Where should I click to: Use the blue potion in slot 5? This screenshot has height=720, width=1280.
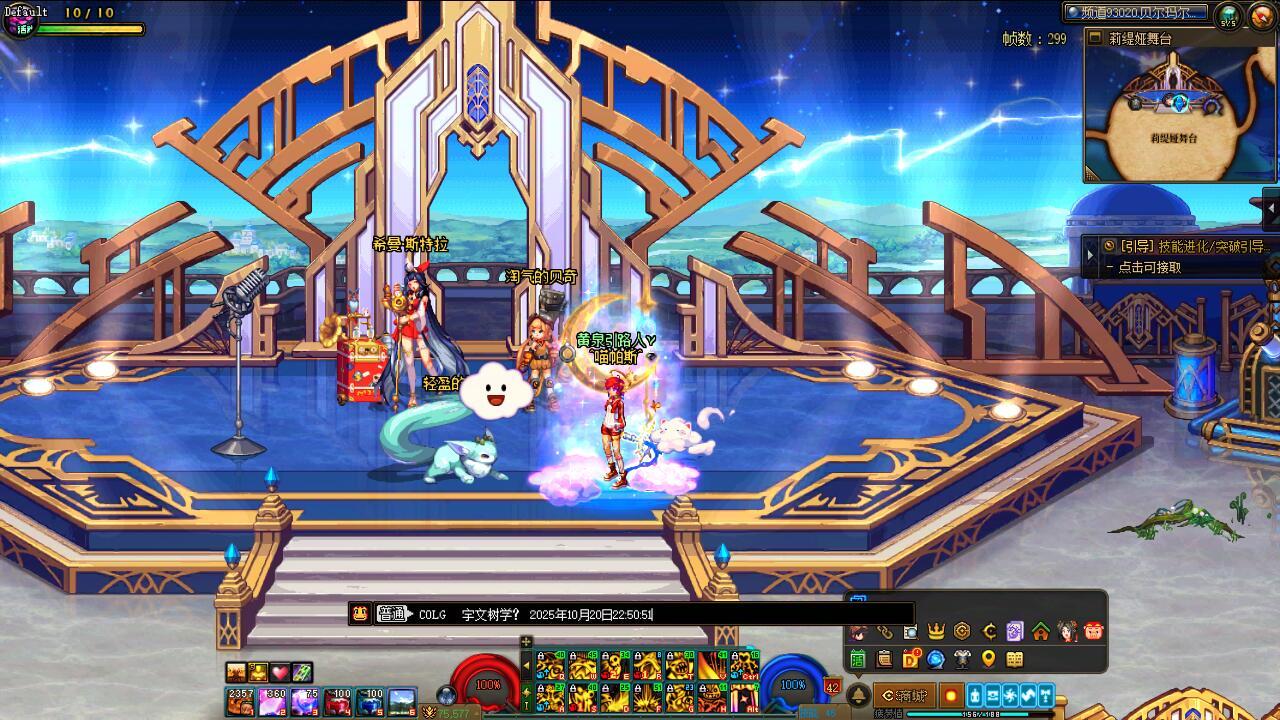pyautogui.click(x=372, y=701)
